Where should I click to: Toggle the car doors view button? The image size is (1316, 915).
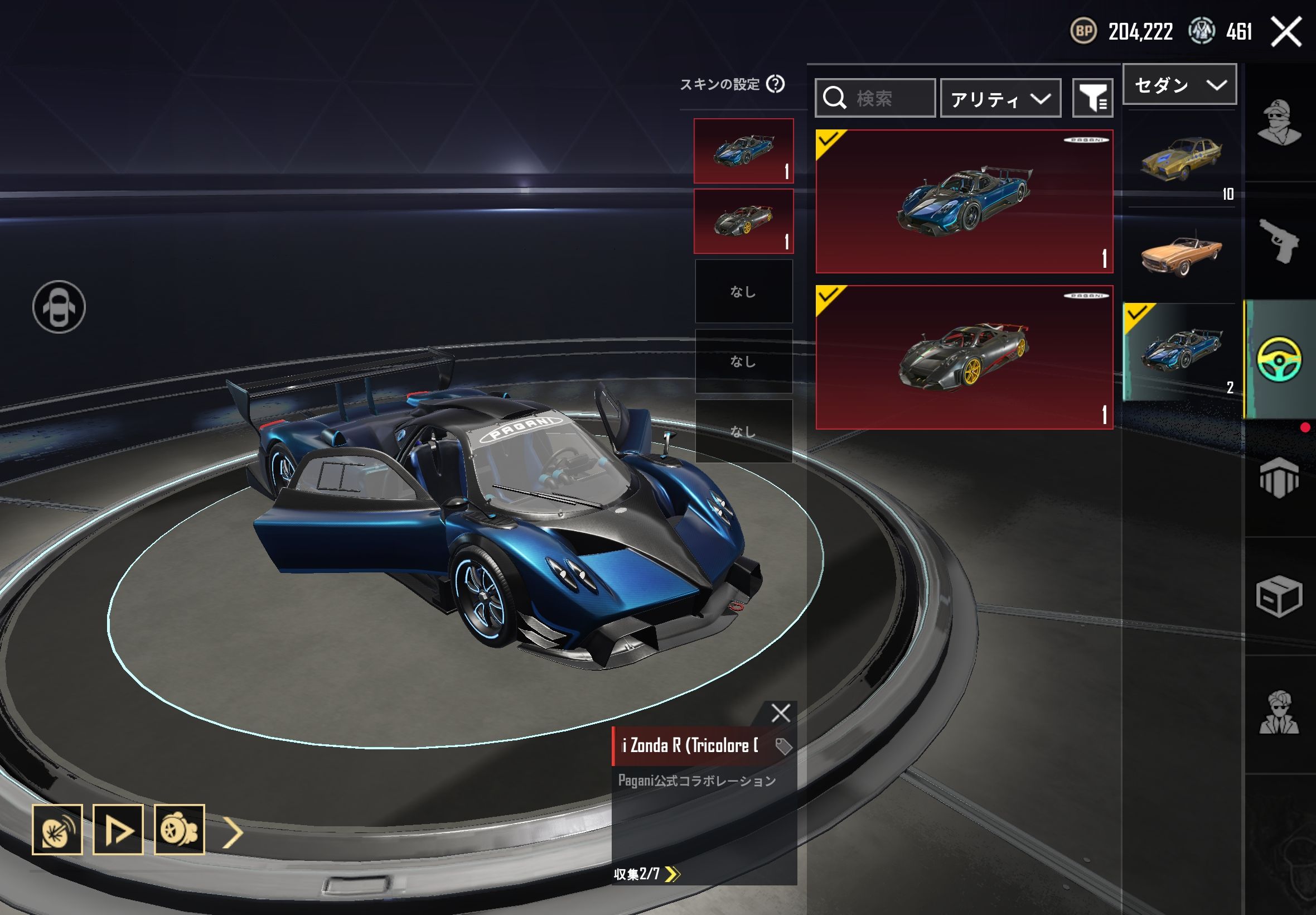pyautogui.click(x=59, y=307)
